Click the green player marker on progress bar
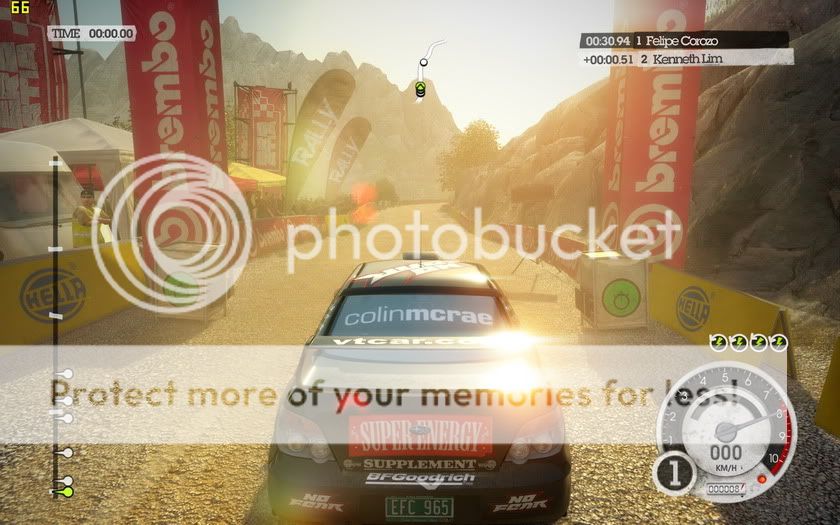 point(67,491)
